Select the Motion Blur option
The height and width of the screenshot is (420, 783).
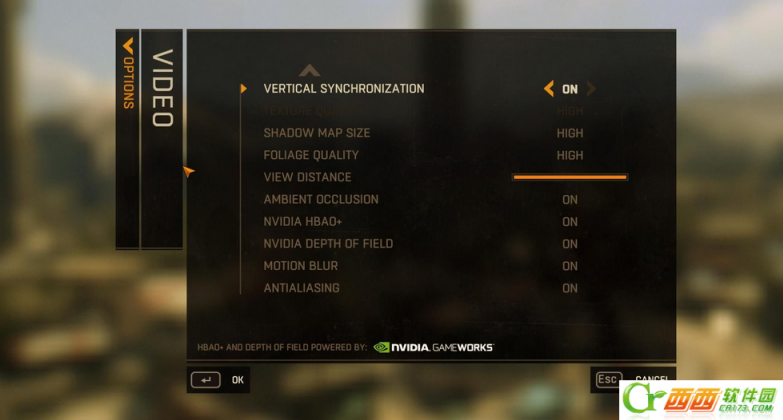click(300, 266)
